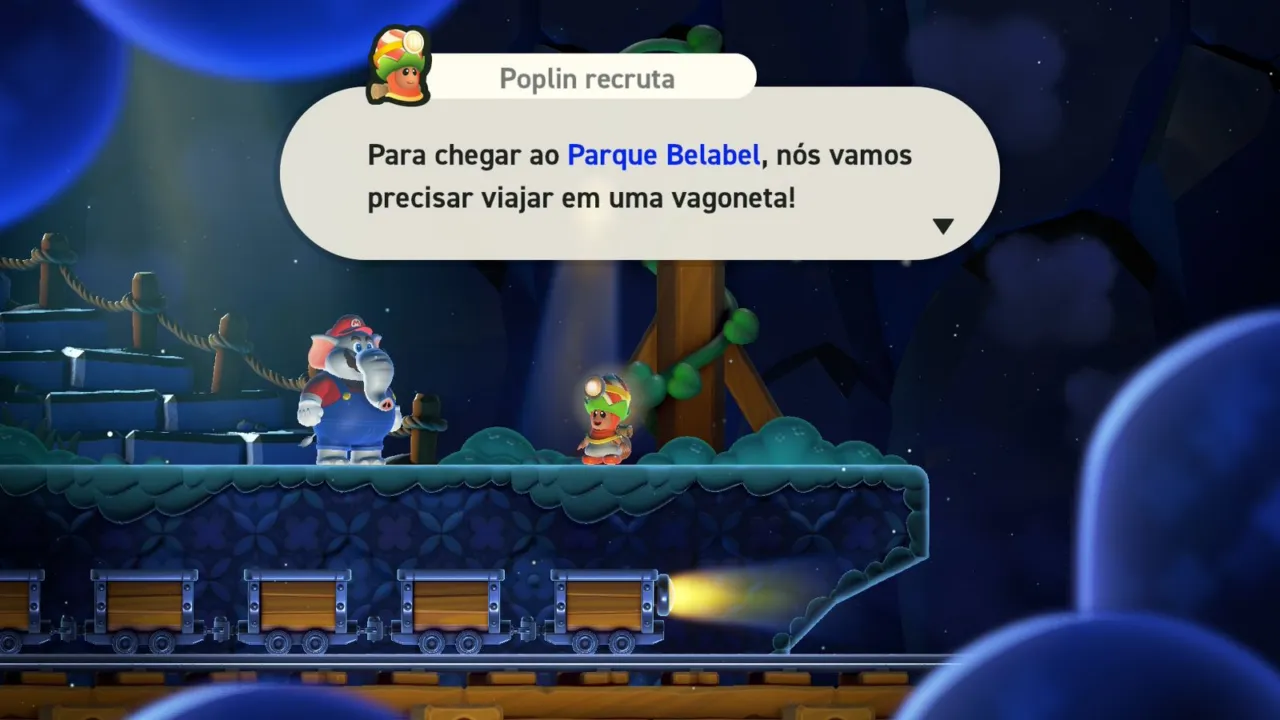Open the Parque Belabel link

663,154
